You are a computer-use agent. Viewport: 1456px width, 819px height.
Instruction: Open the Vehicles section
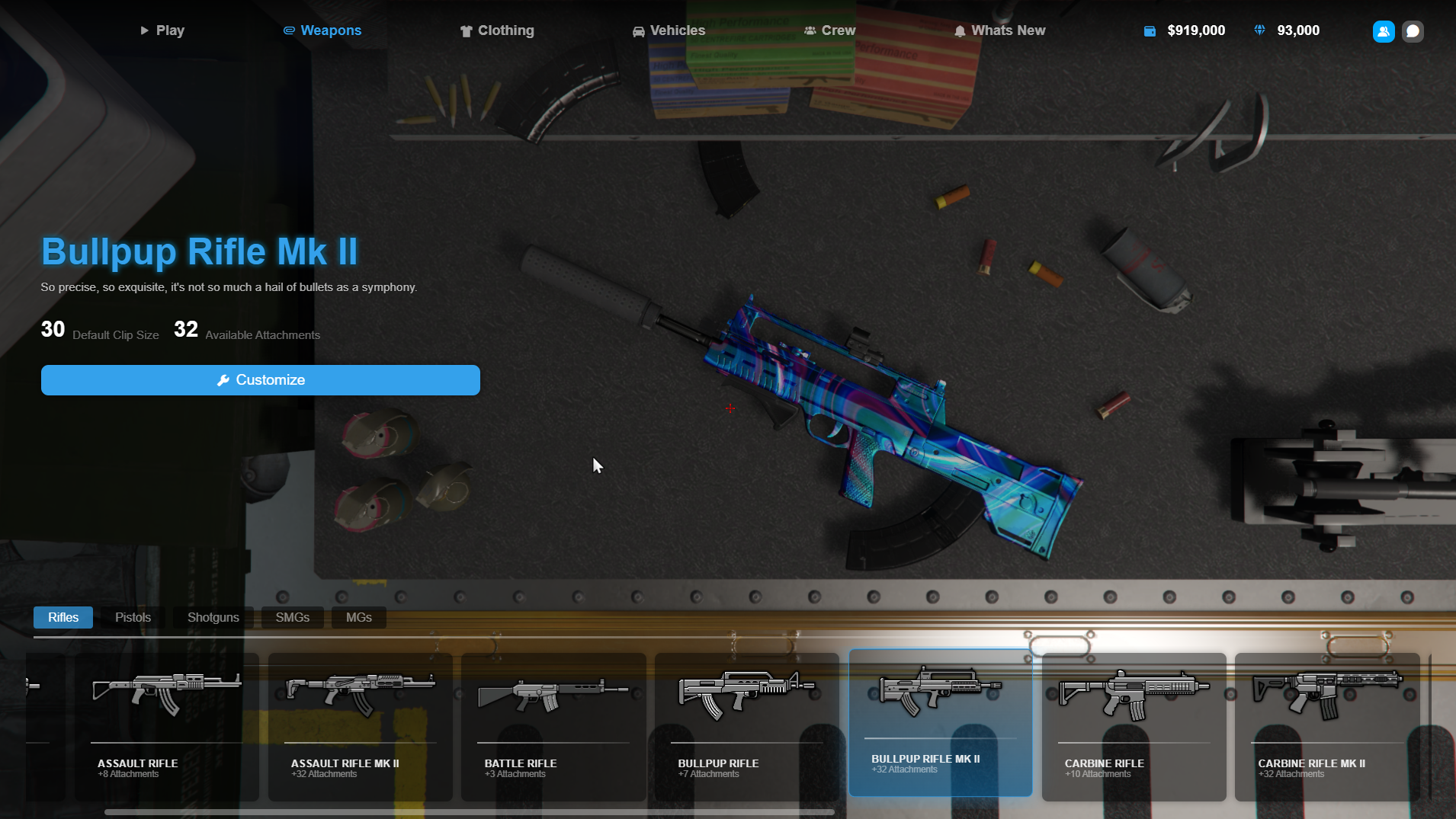point(669,30)
